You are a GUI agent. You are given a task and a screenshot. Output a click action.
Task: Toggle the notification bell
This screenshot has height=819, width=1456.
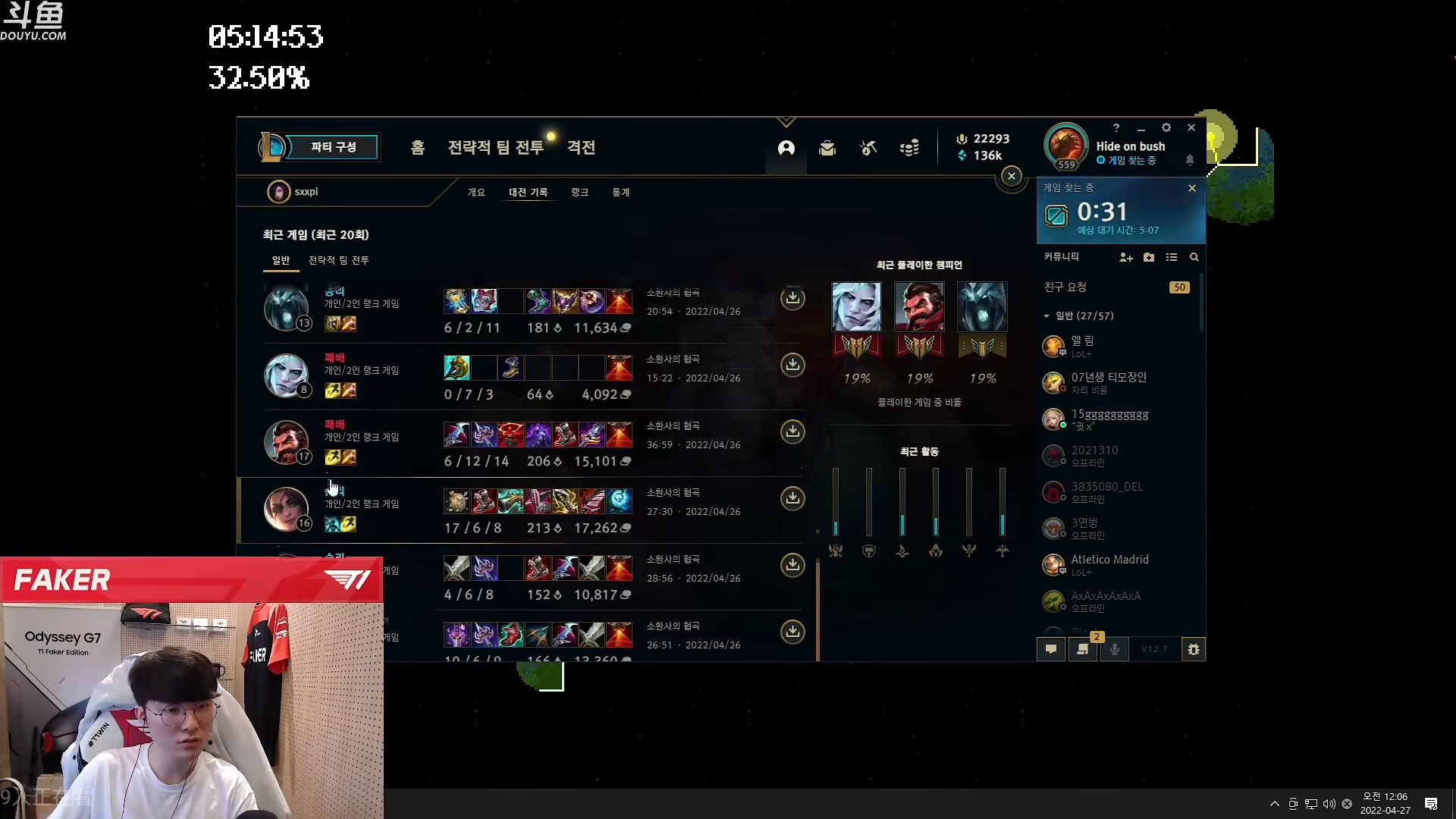(x=1190, y=160)
